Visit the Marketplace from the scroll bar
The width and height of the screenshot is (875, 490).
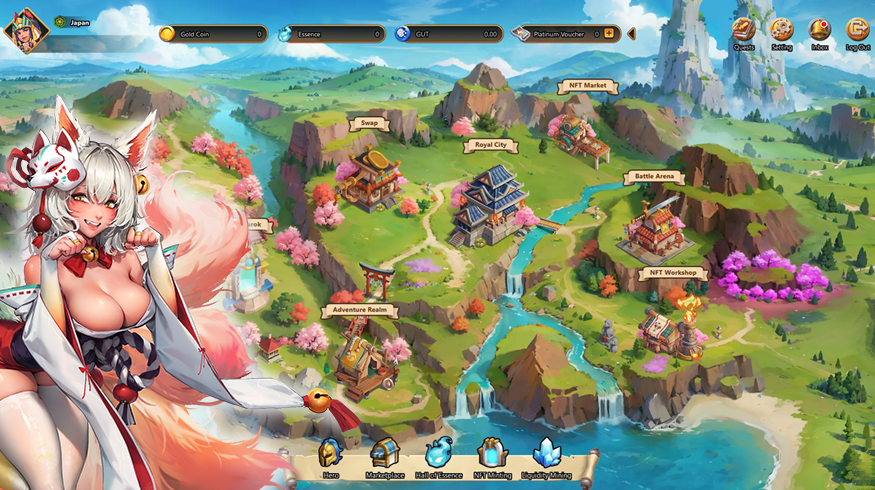pos(385,456)
